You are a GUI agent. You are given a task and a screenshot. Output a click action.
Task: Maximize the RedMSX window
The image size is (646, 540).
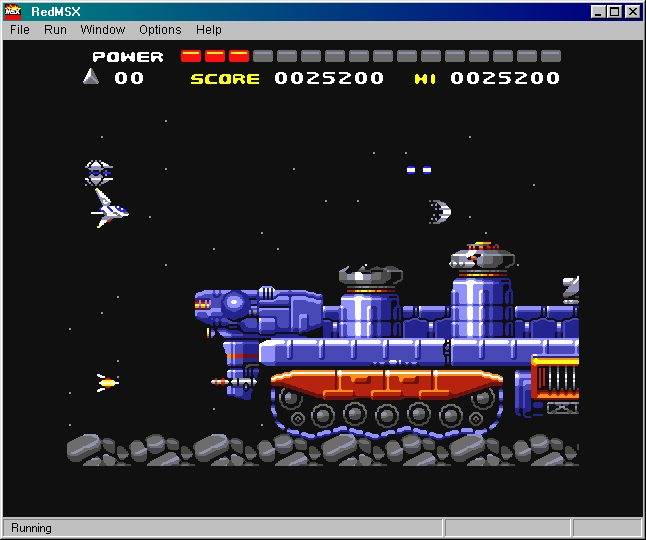click(x=614, y=12)
